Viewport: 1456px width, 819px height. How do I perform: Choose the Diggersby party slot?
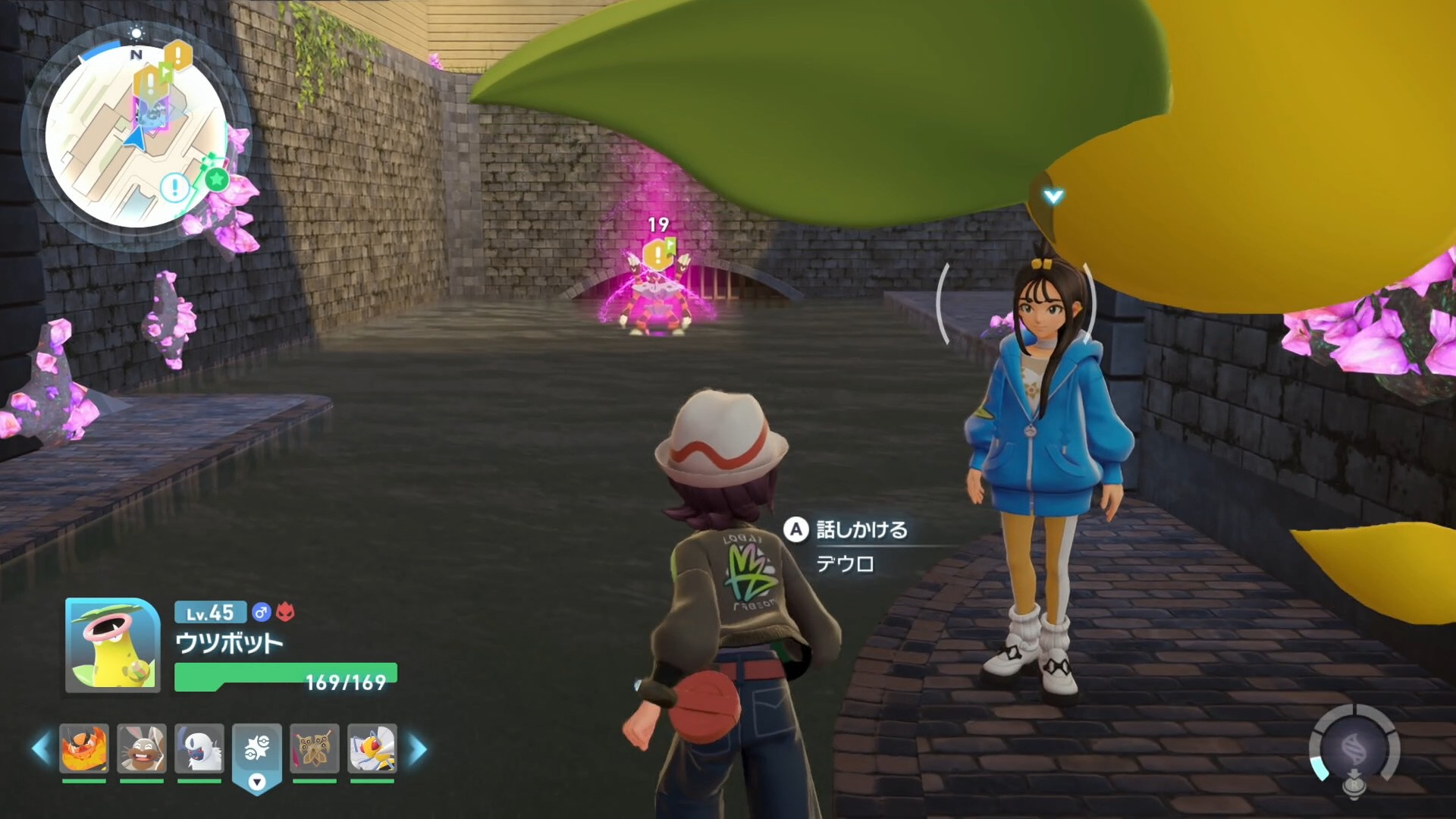pos(142,748)
